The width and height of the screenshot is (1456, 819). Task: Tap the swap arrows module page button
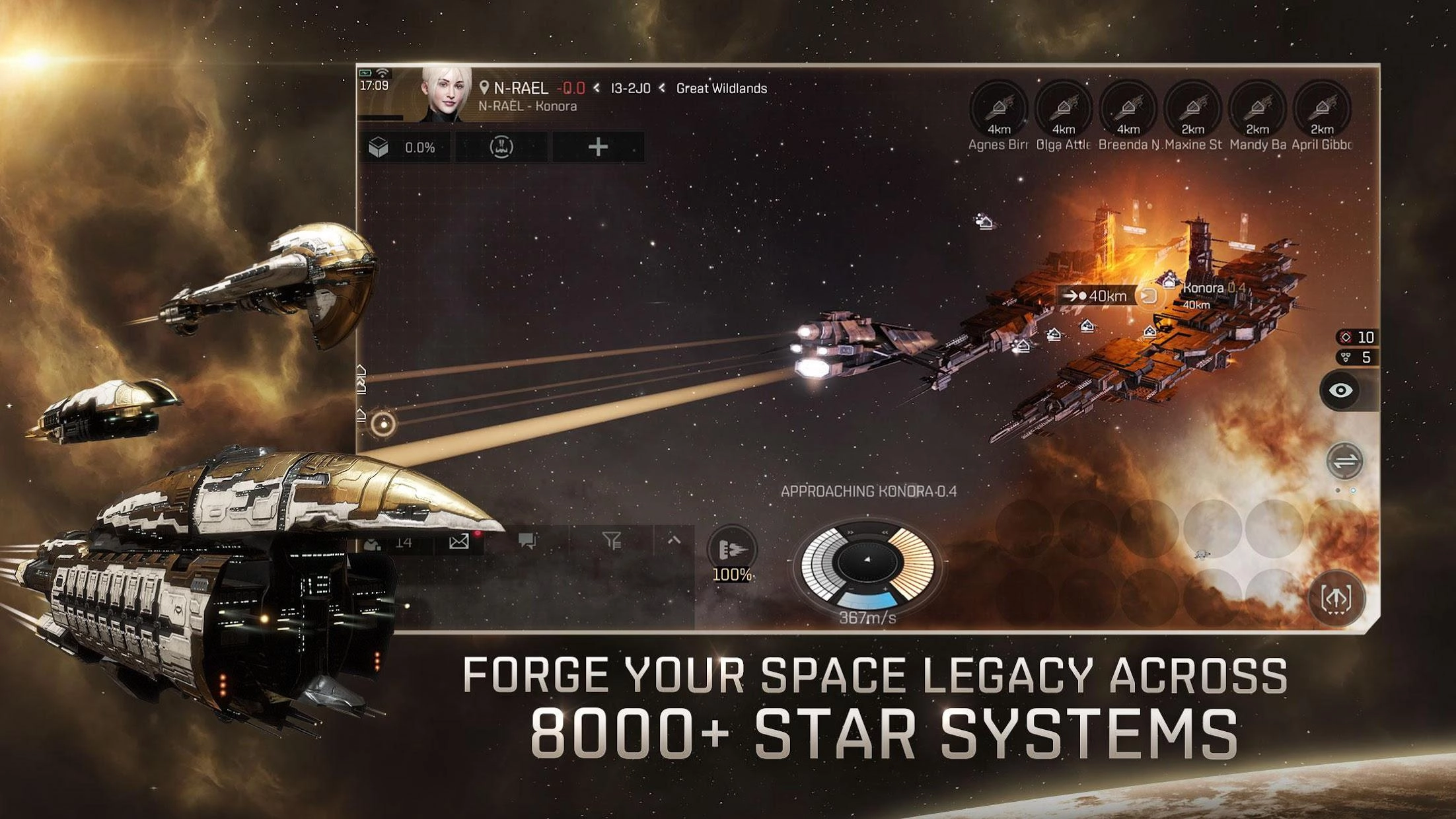point(1344,461)
